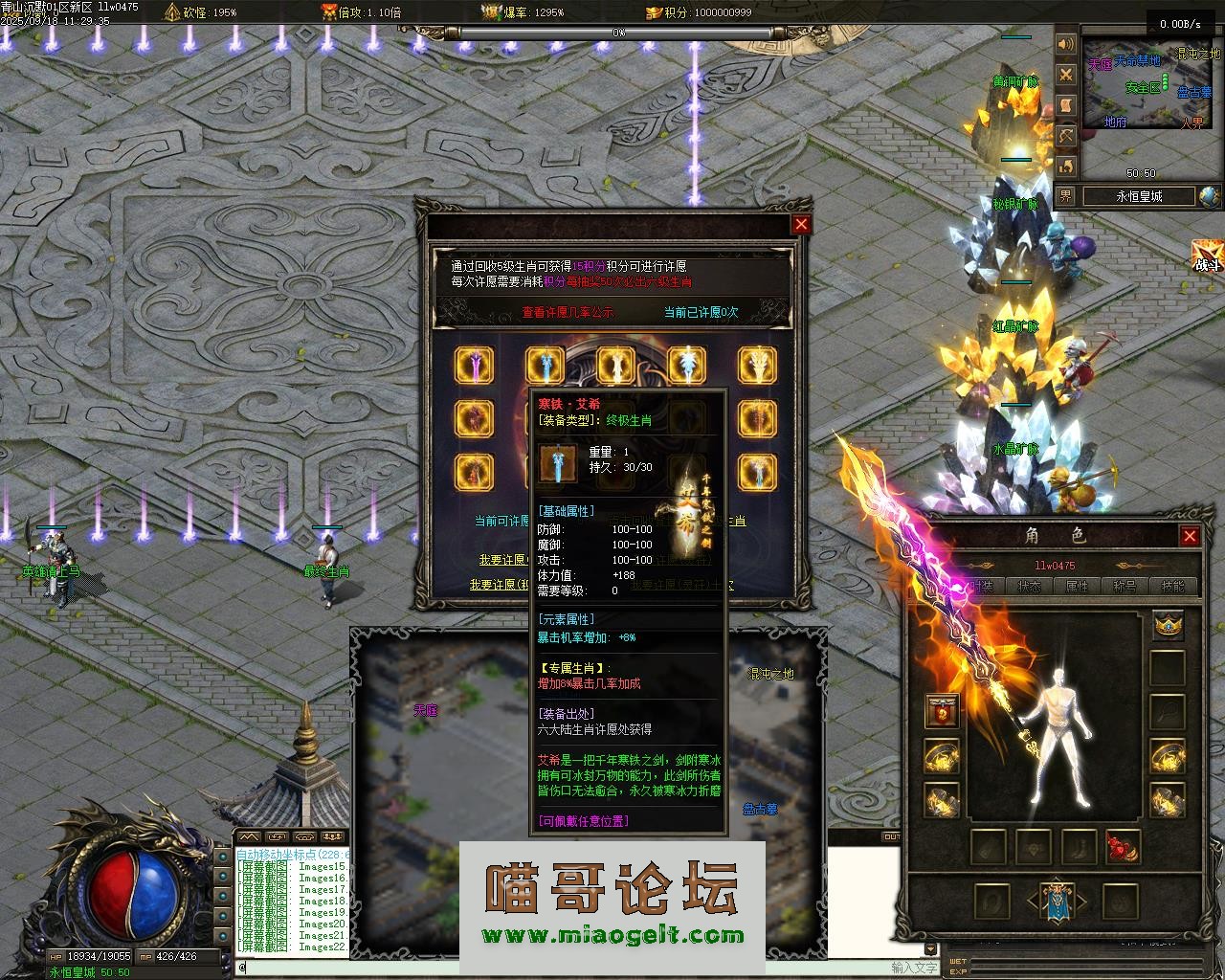This screenshot has width=1225, height=980.
Task: Switch to the 状态 tab
Action: (1030, 586)
